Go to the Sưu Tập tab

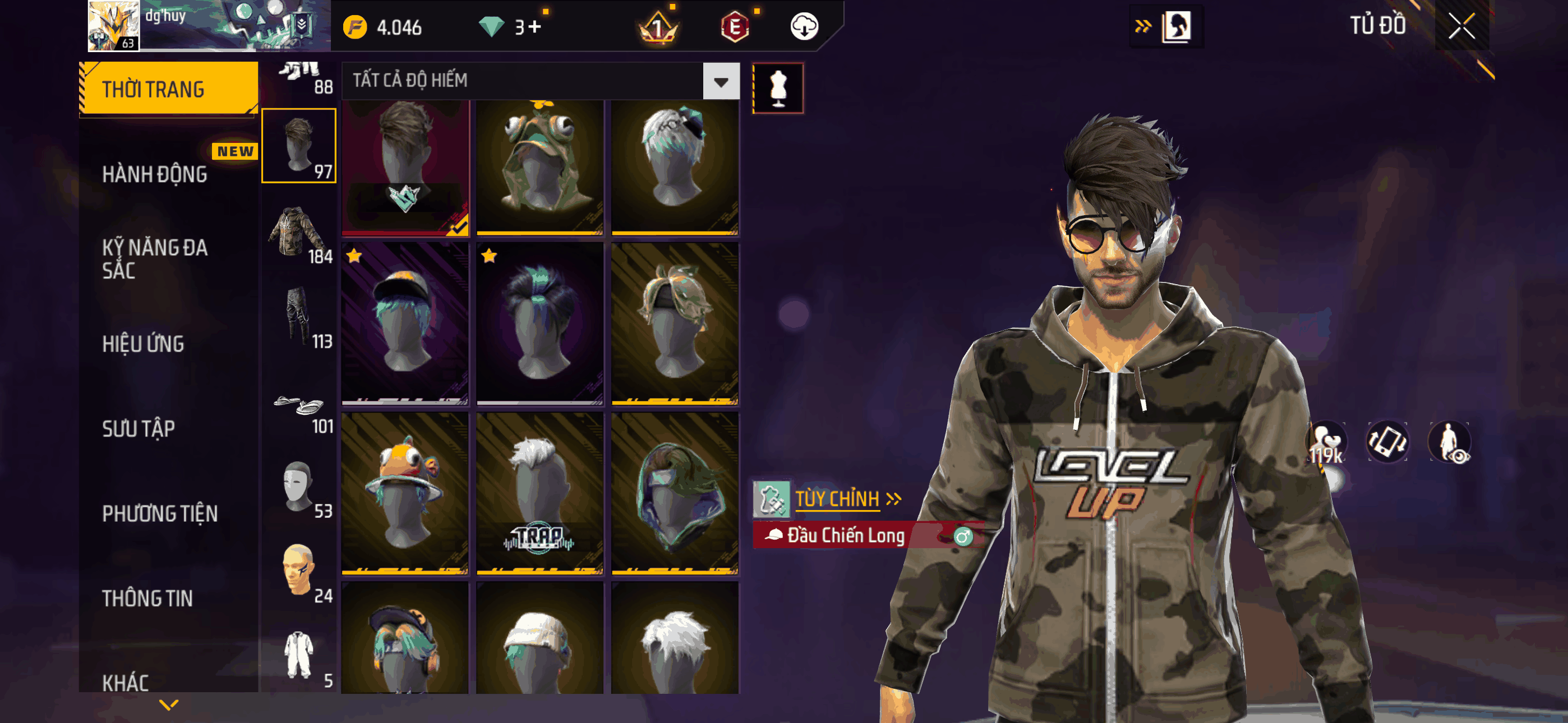(138, 428)
